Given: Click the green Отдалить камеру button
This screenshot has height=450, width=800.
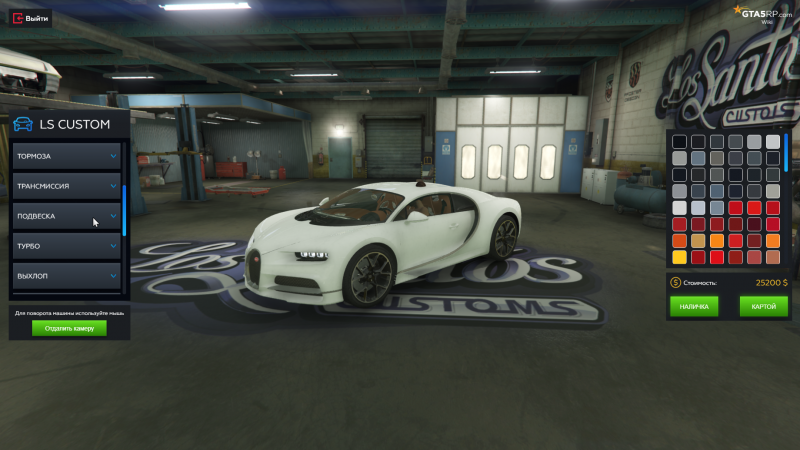Looking at the screenshot, I should pyautogui.click(x=69, y=328).
